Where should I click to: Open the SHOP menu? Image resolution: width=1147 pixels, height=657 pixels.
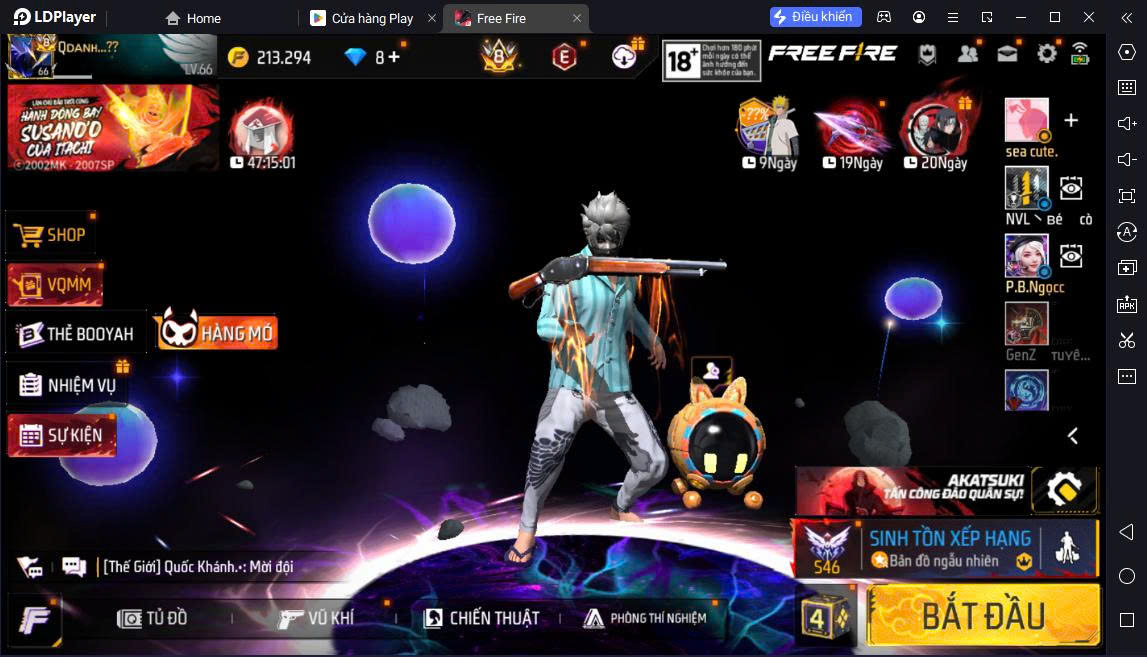[x=52, y=235]
